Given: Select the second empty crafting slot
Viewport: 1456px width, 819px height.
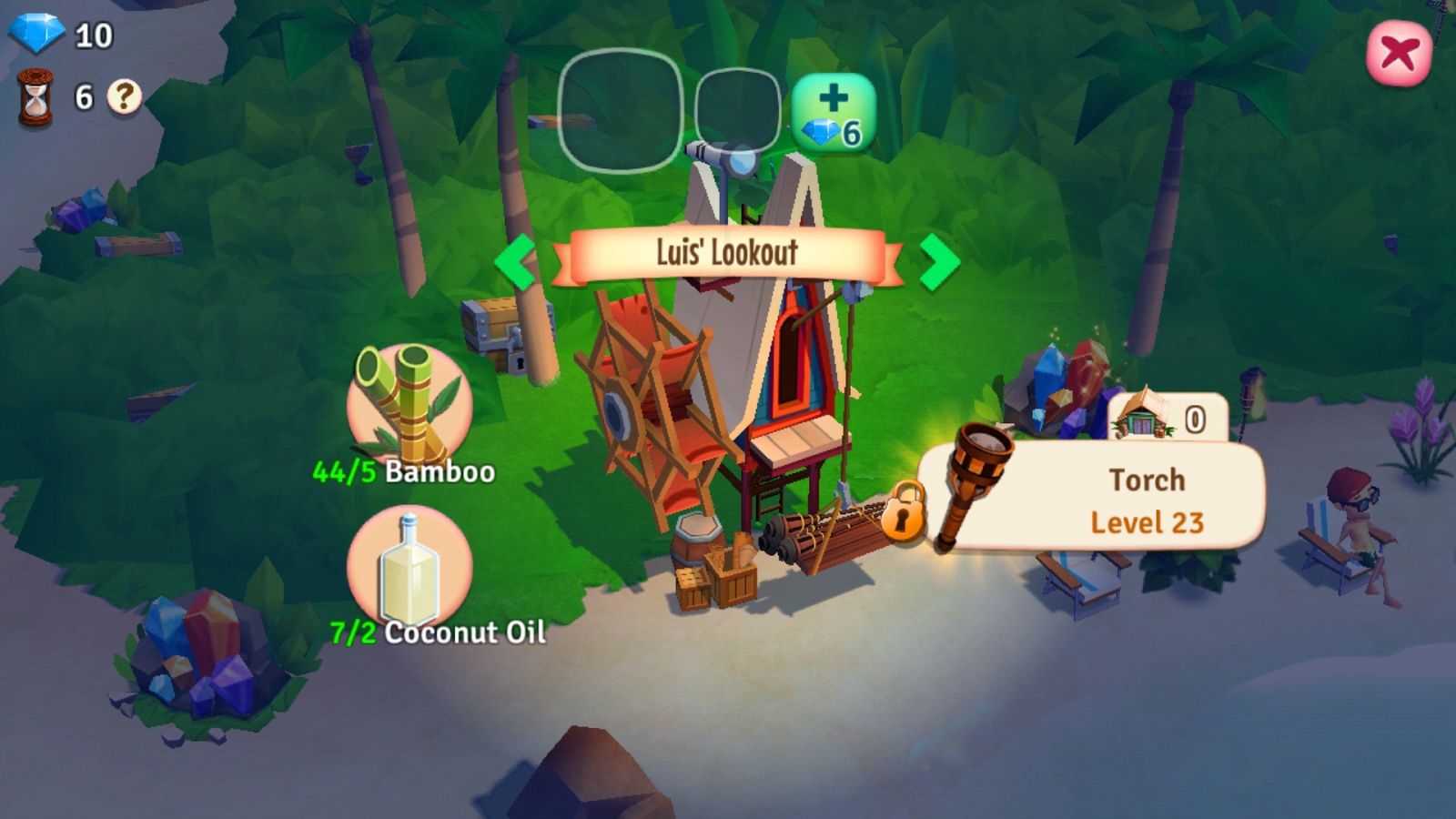Looking at the screenshot, I should (x=742, y=109).
